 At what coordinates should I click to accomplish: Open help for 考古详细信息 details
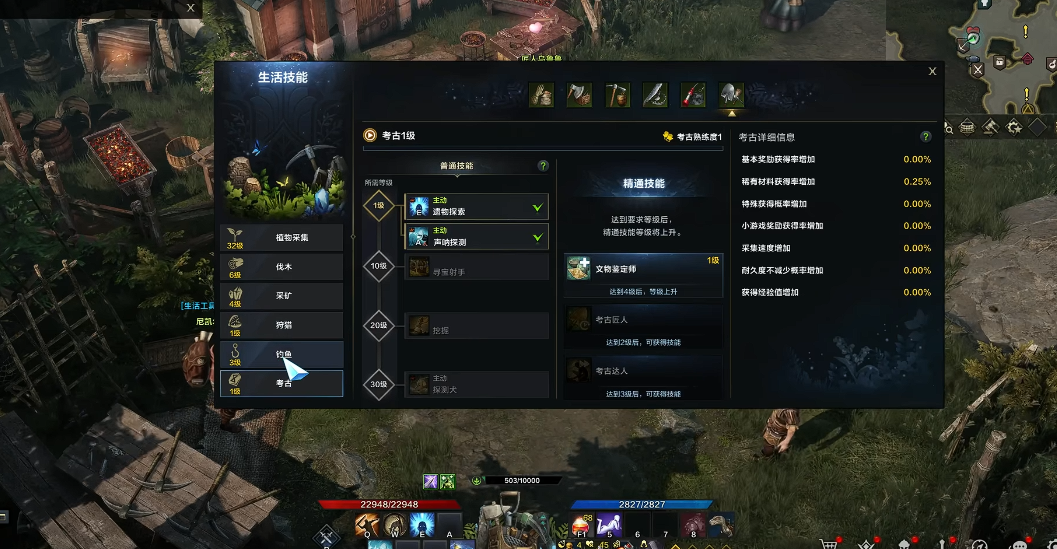pyautogui.click(x=926, y=137)
